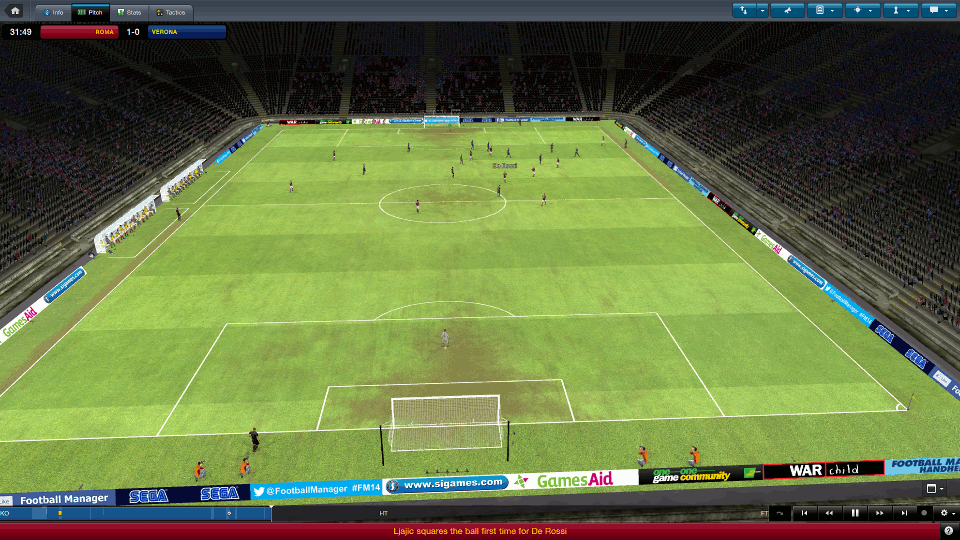Open the Stats tab

coord(128,12)
